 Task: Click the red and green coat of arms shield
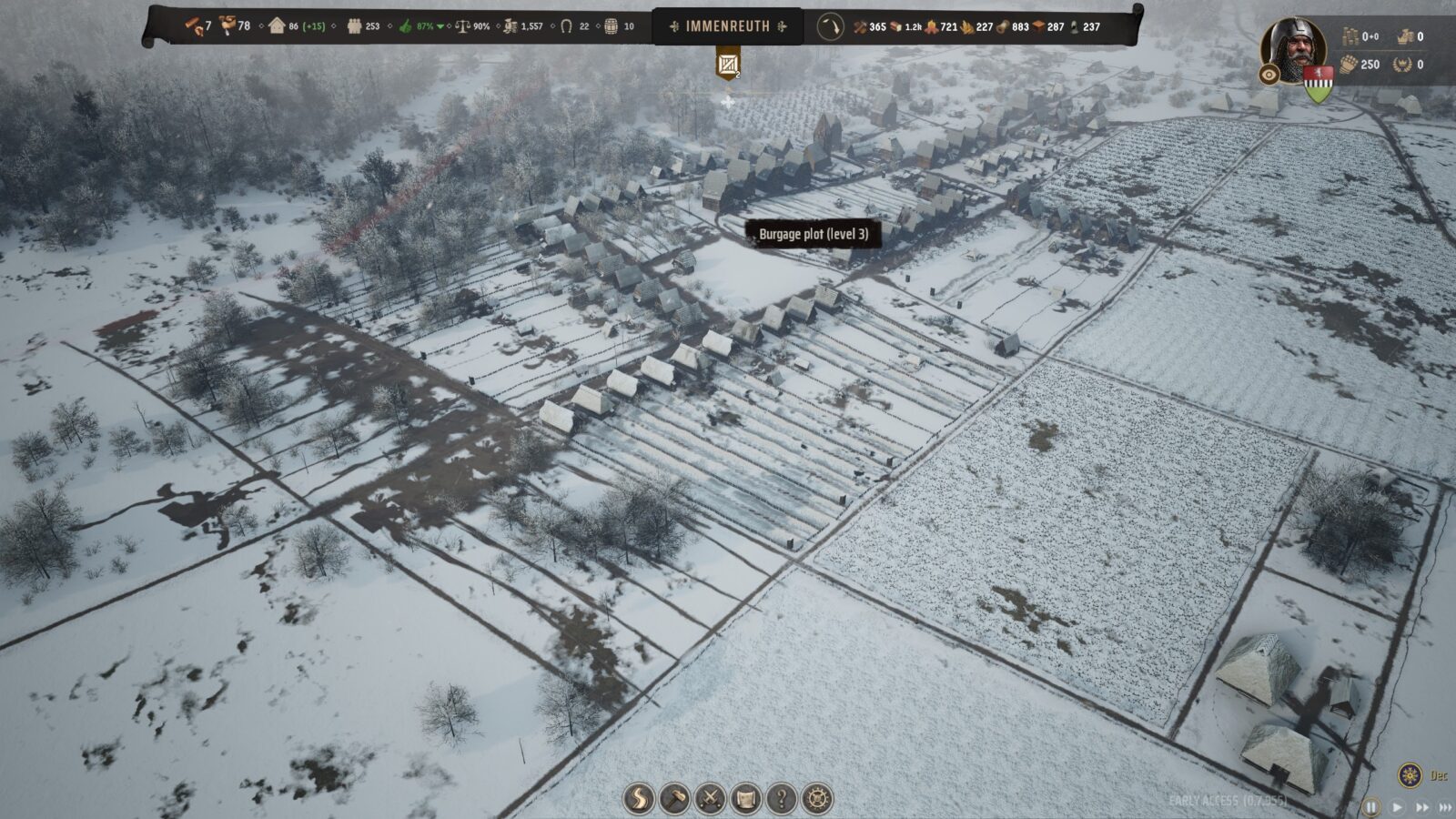point(1318,84)
